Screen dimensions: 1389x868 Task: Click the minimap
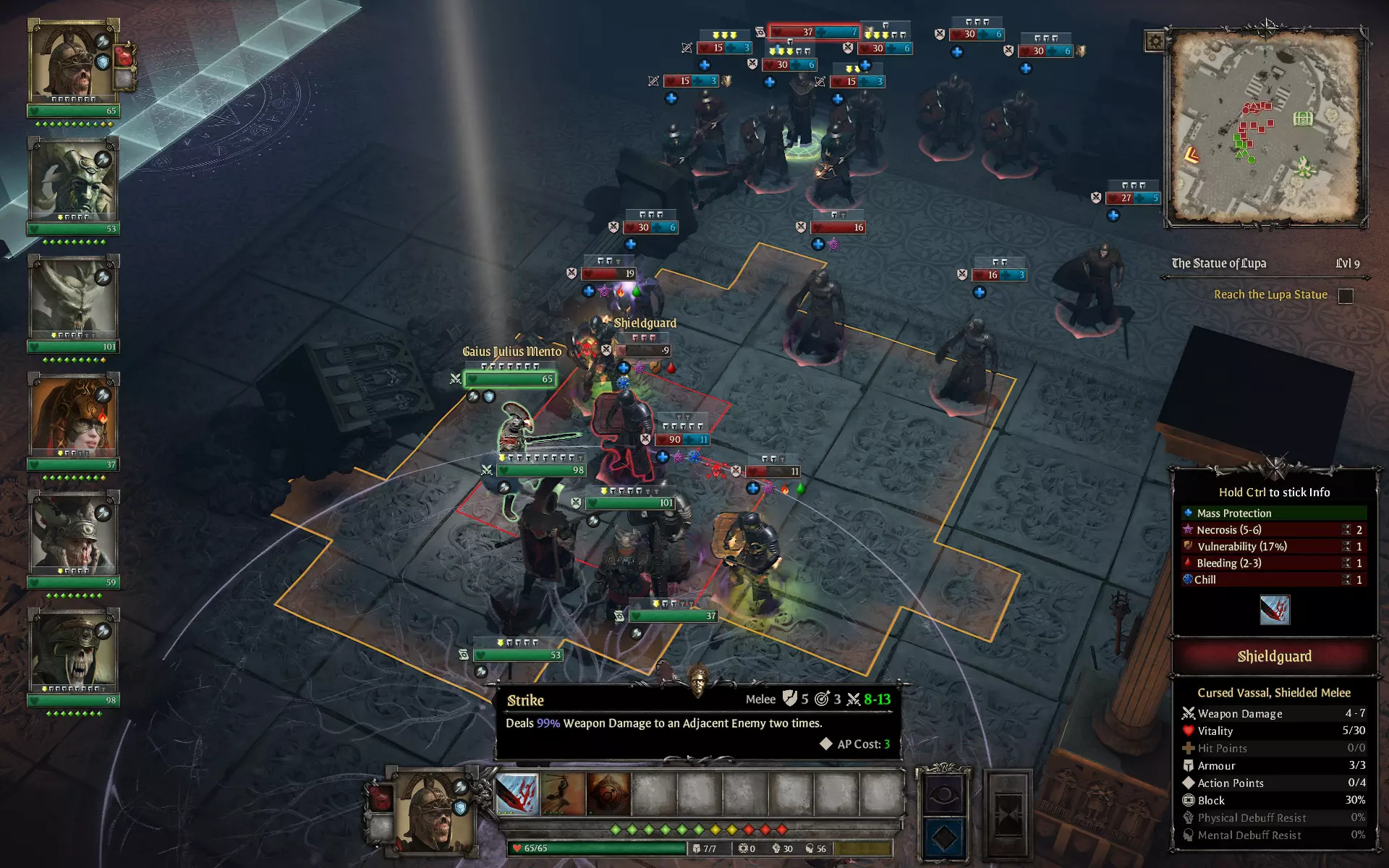(x=1265, y=127)
